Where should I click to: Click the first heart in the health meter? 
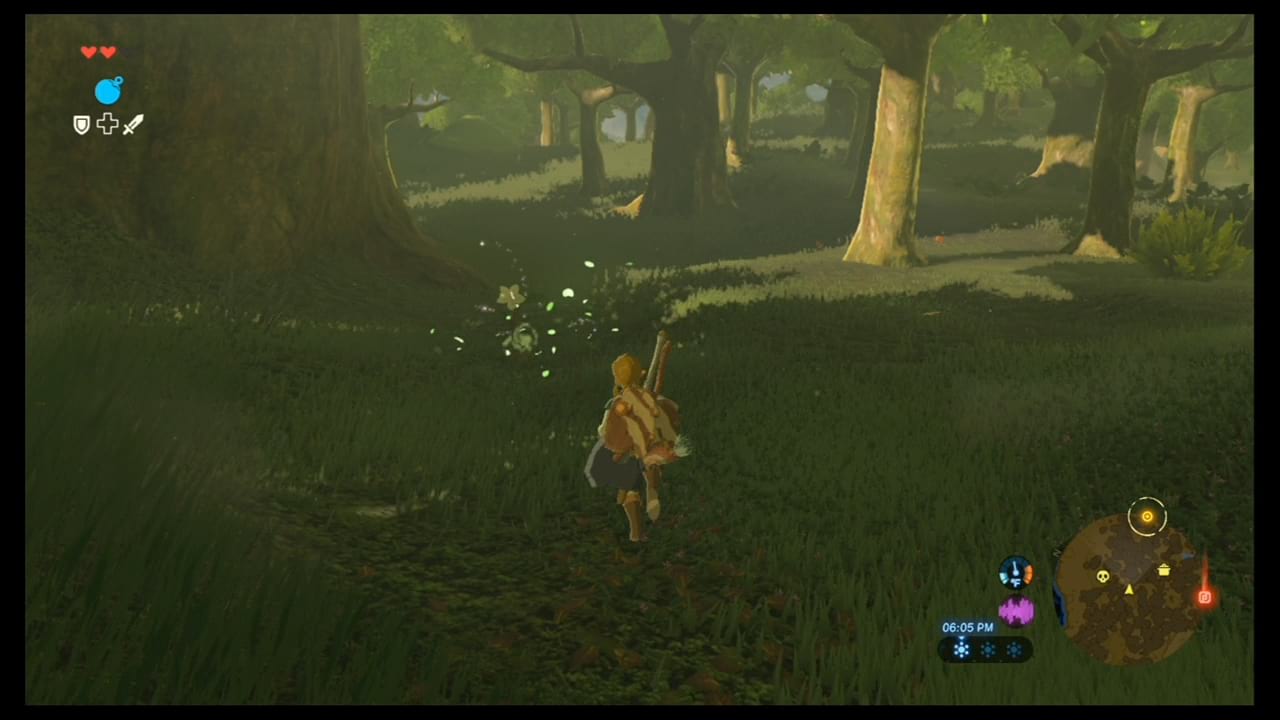[x=88, y=51]
